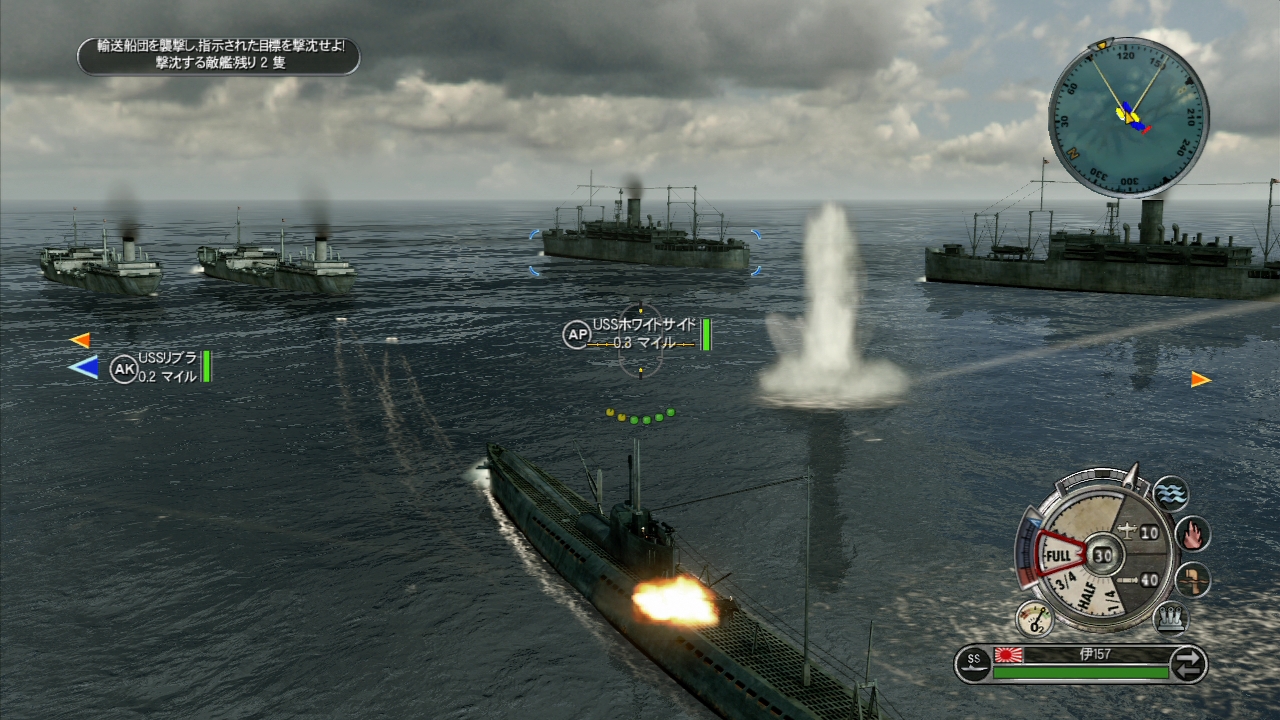The height and width of the screenshot is (720, 1280).
Task: Activate the fire damage control icon
Action: click(x=1192, y=534)
